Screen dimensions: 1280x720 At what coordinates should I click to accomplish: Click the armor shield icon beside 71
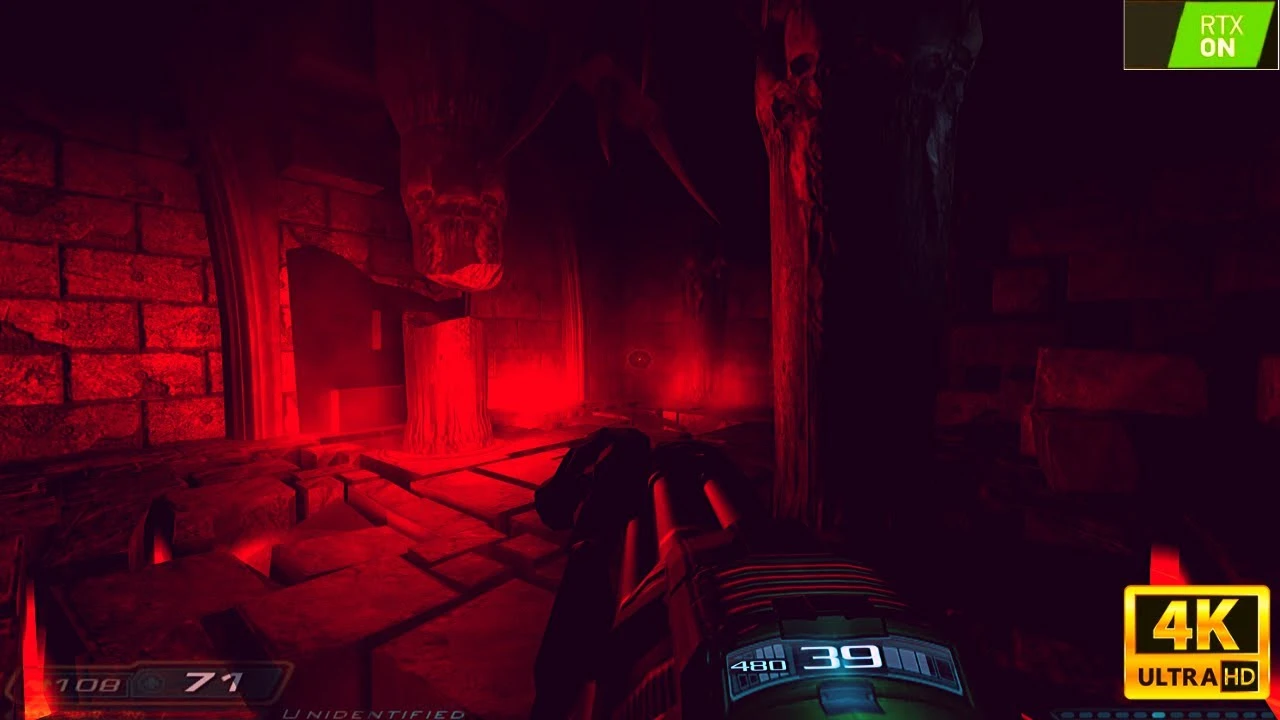pyautogui.click(x=150, y=685)
